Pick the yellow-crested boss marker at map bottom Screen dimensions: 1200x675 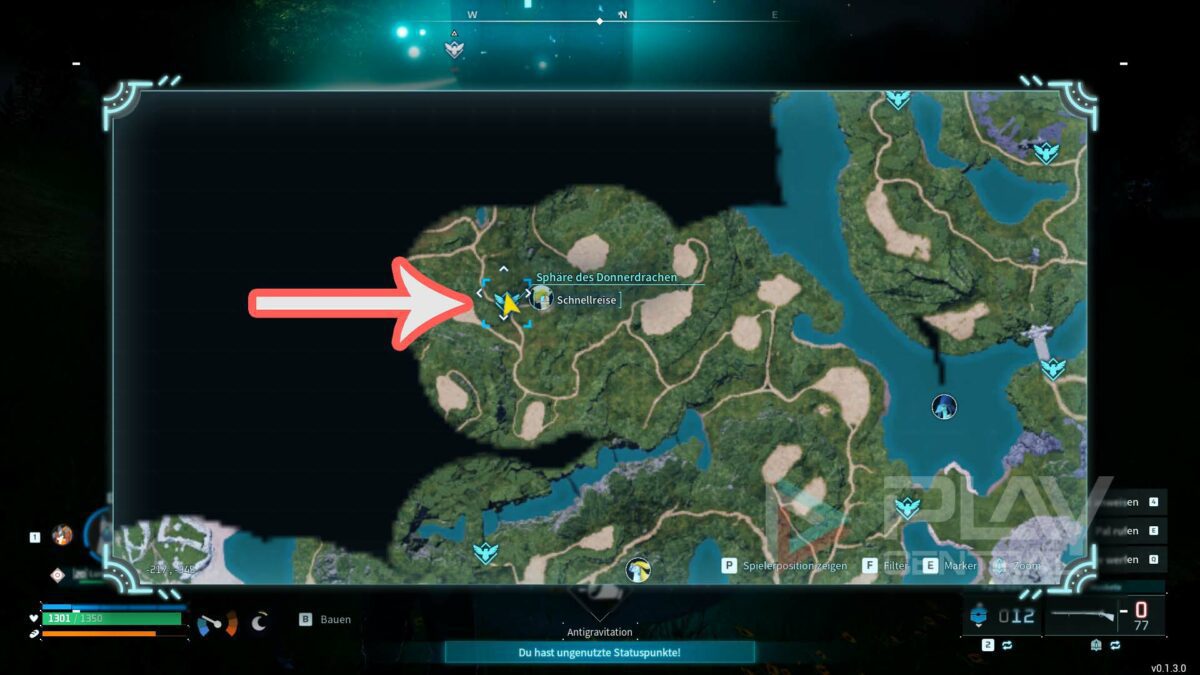click(x=637, y=571)
